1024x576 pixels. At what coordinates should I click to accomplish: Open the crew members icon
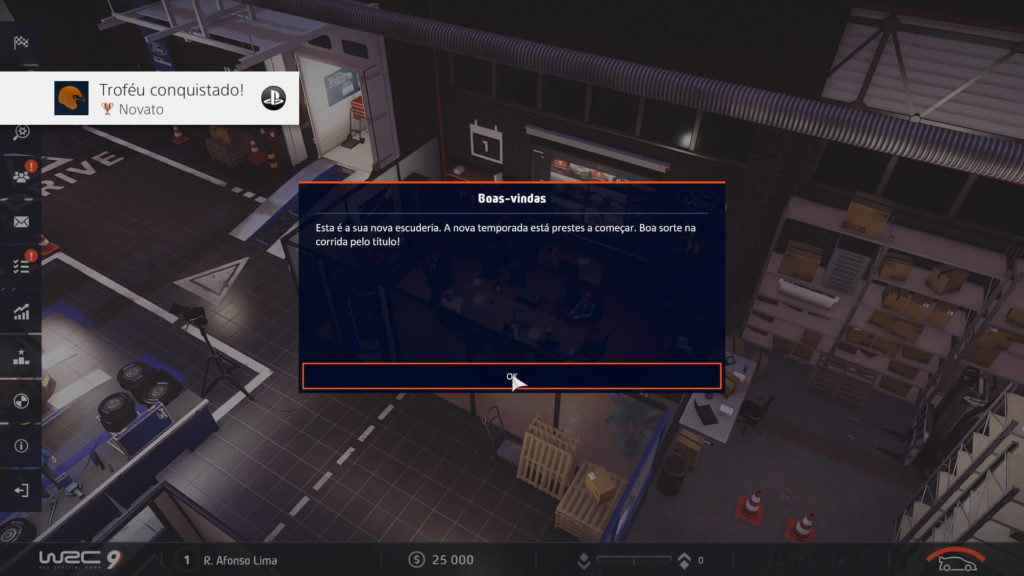tap(21, 177)
